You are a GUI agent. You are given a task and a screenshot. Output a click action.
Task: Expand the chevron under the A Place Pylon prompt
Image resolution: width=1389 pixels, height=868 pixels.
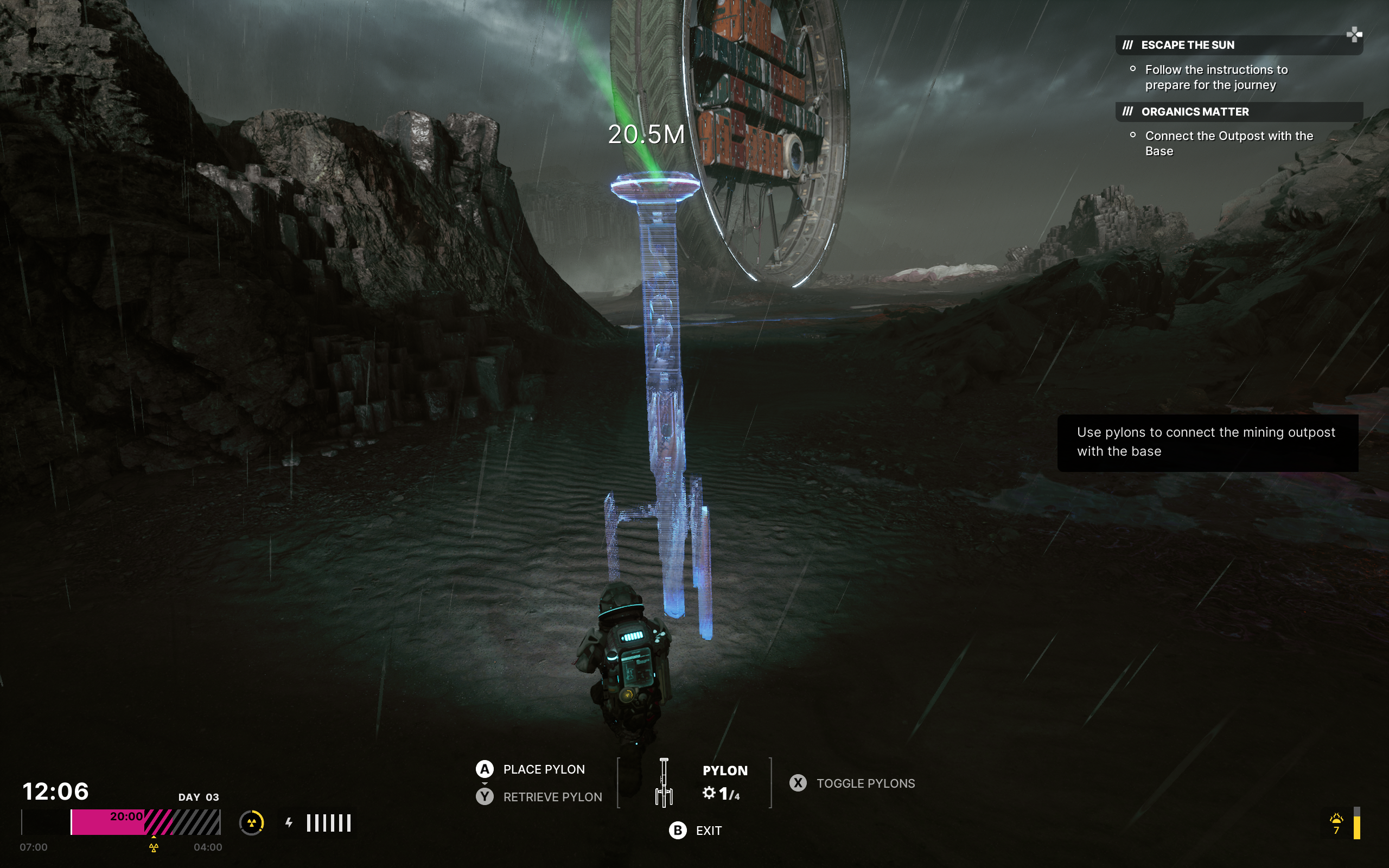485,782
